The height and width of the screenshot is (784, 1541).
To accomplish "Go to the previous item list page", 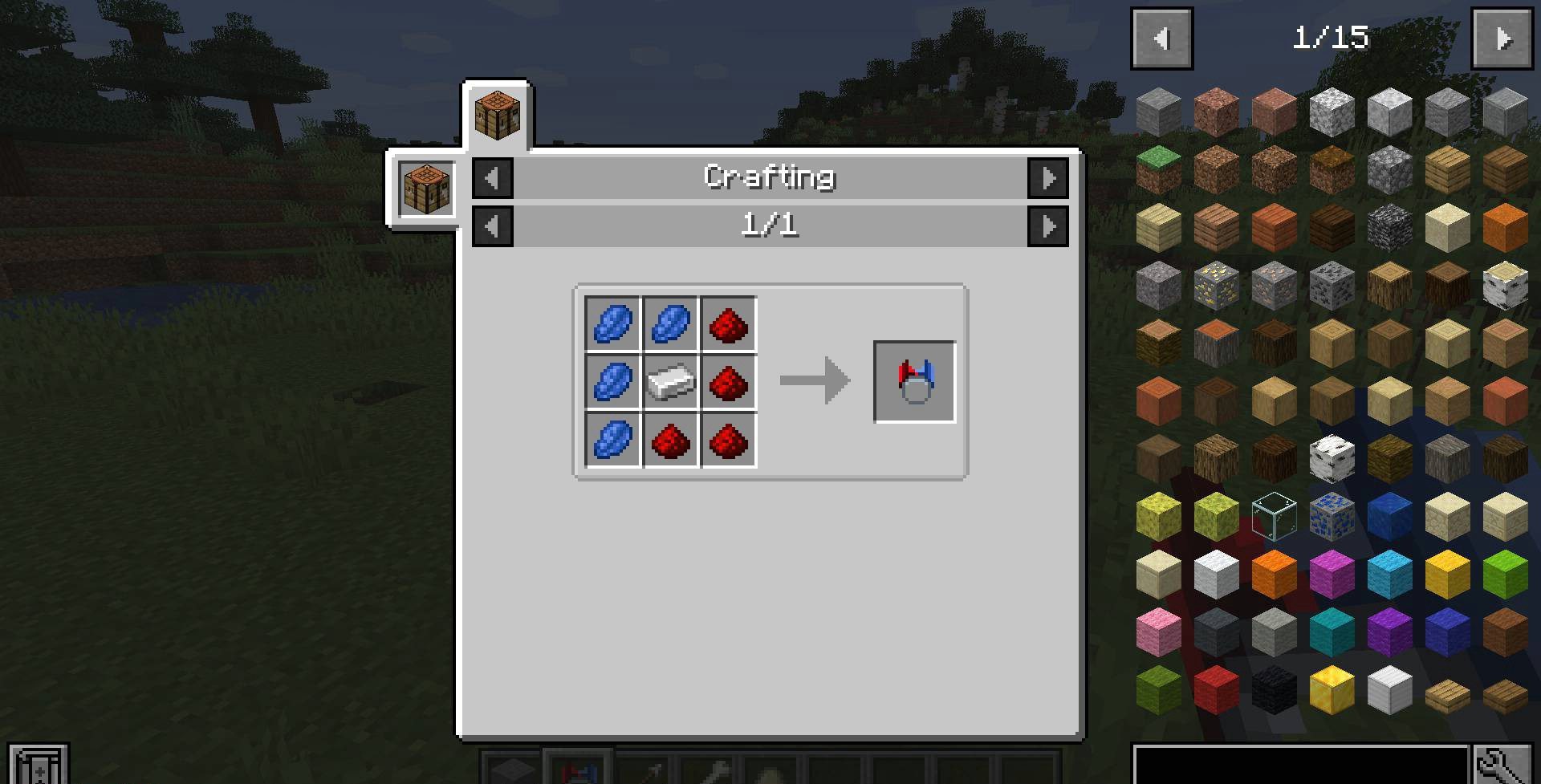I will tap(1161, 39).
